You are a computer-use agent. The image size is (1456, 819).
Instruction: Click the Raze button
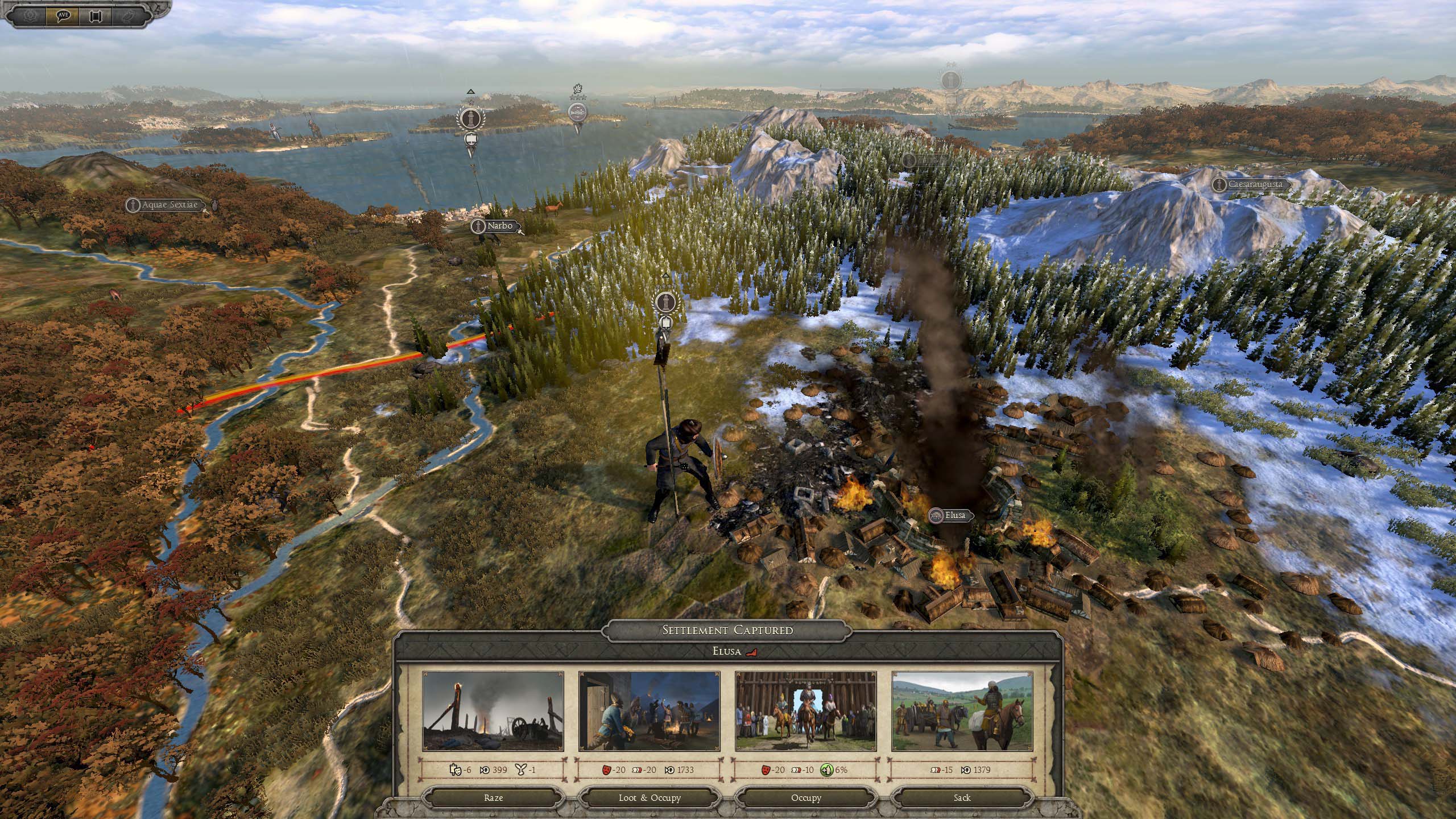(x=493, y=797)
